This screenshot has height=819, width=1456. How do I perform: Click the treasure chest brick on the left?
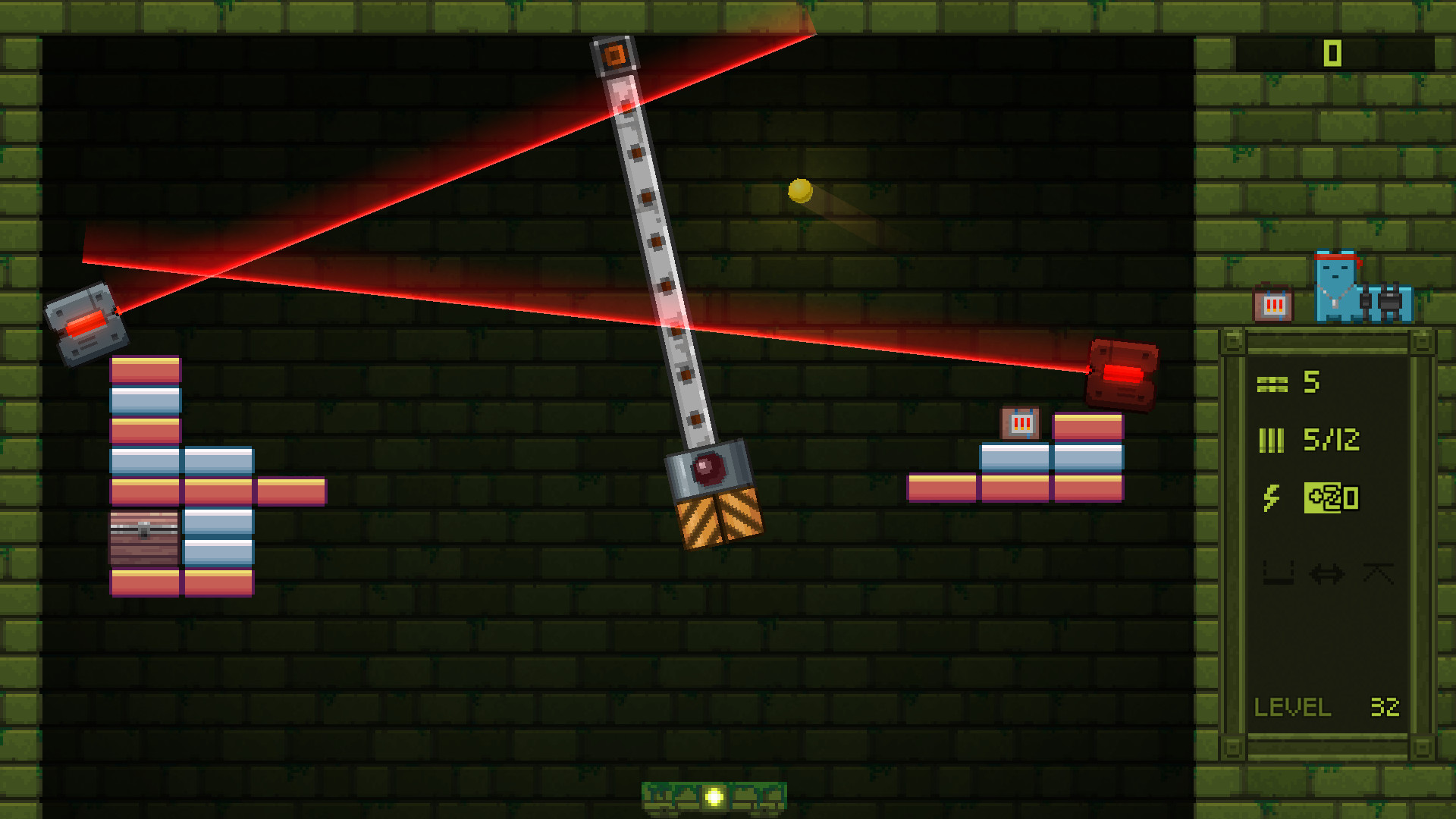tap(144, 535)
